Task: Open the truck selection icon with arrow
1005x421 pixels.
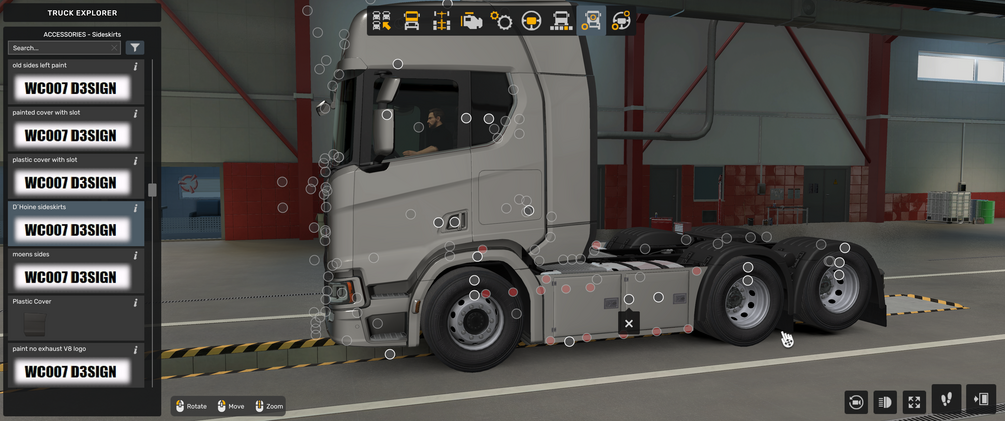Action: click(x=381, y=19)
